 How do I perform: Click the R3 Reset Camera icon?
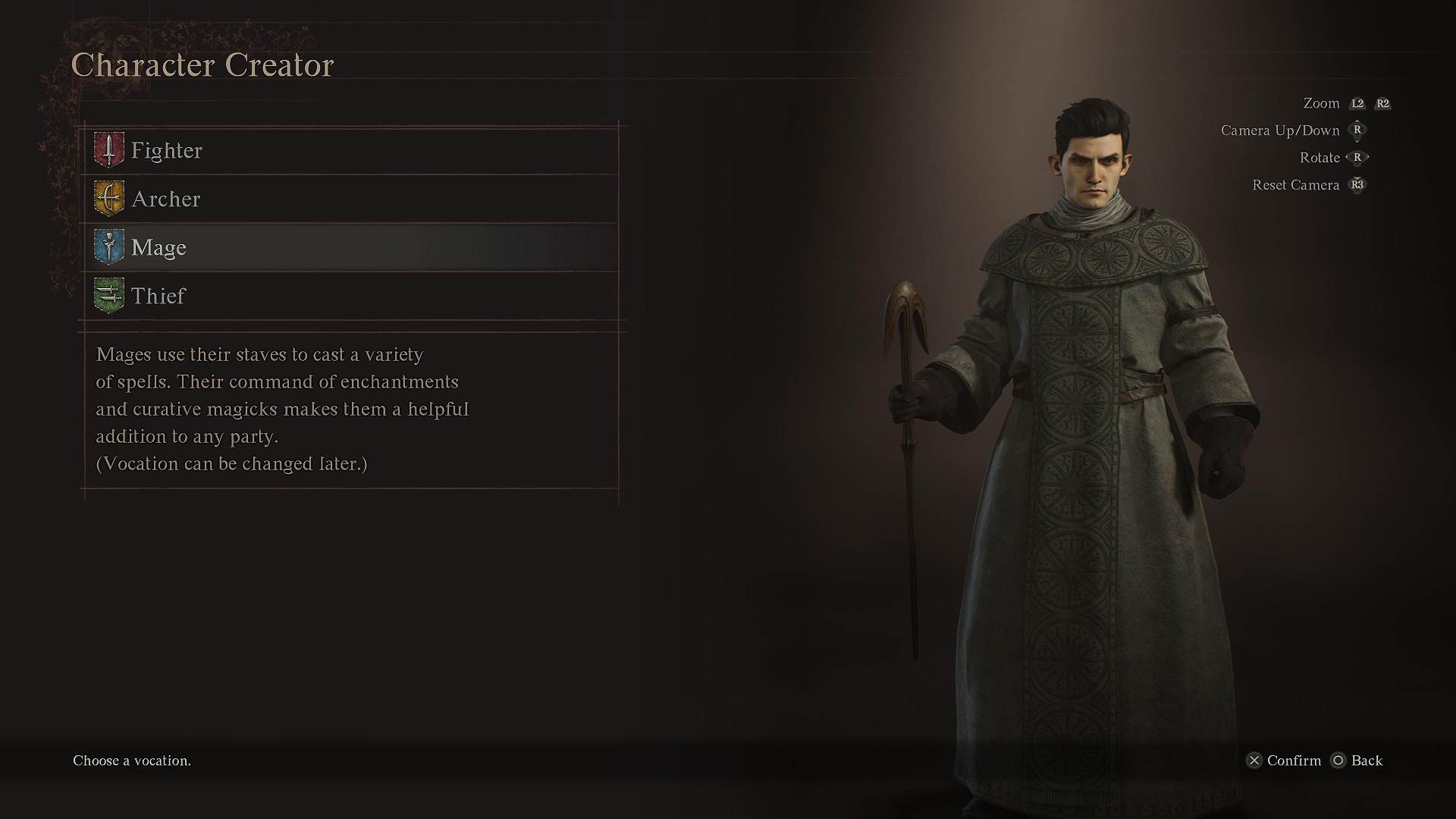click(x=1357, y=184)
